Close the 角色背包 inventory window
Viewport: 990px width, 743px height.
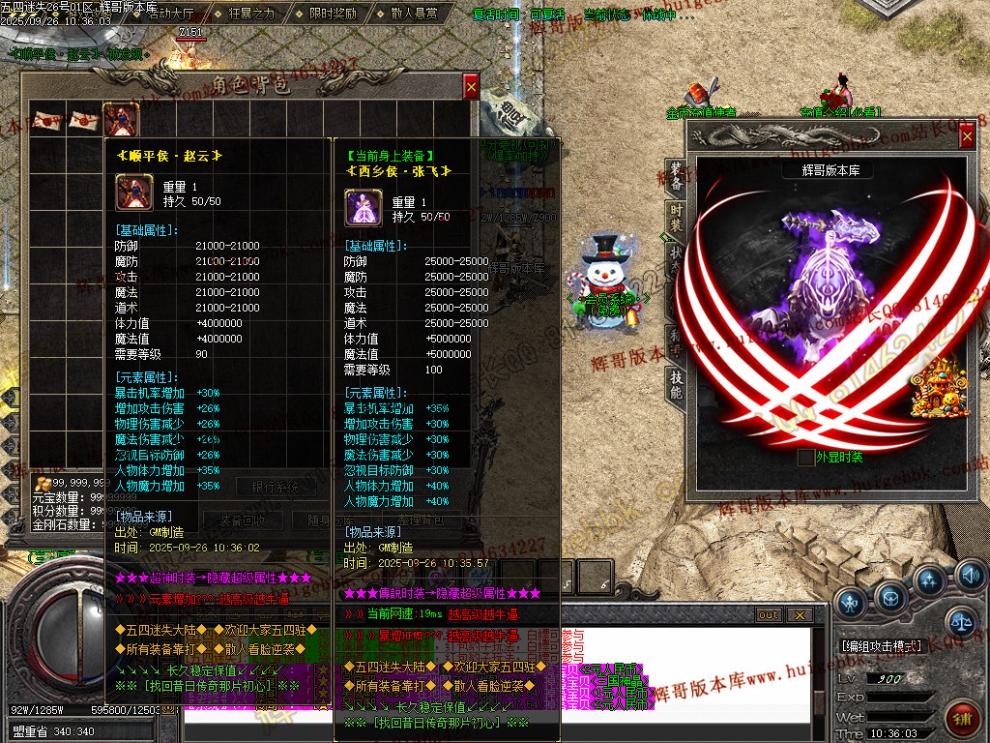click(x=471, y=86)
